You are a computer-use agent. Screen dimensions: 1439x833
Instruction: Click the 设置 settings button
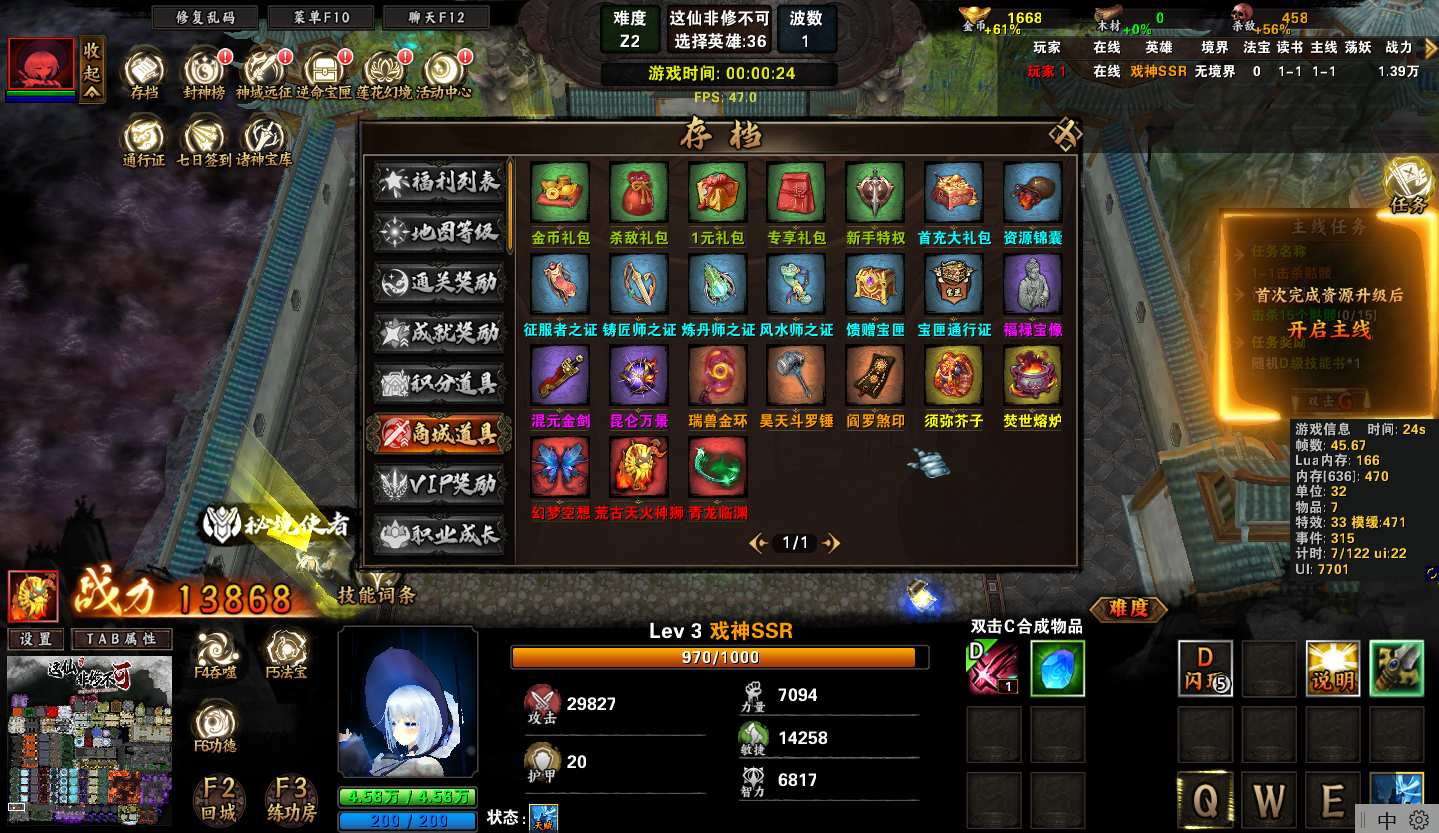37,639
